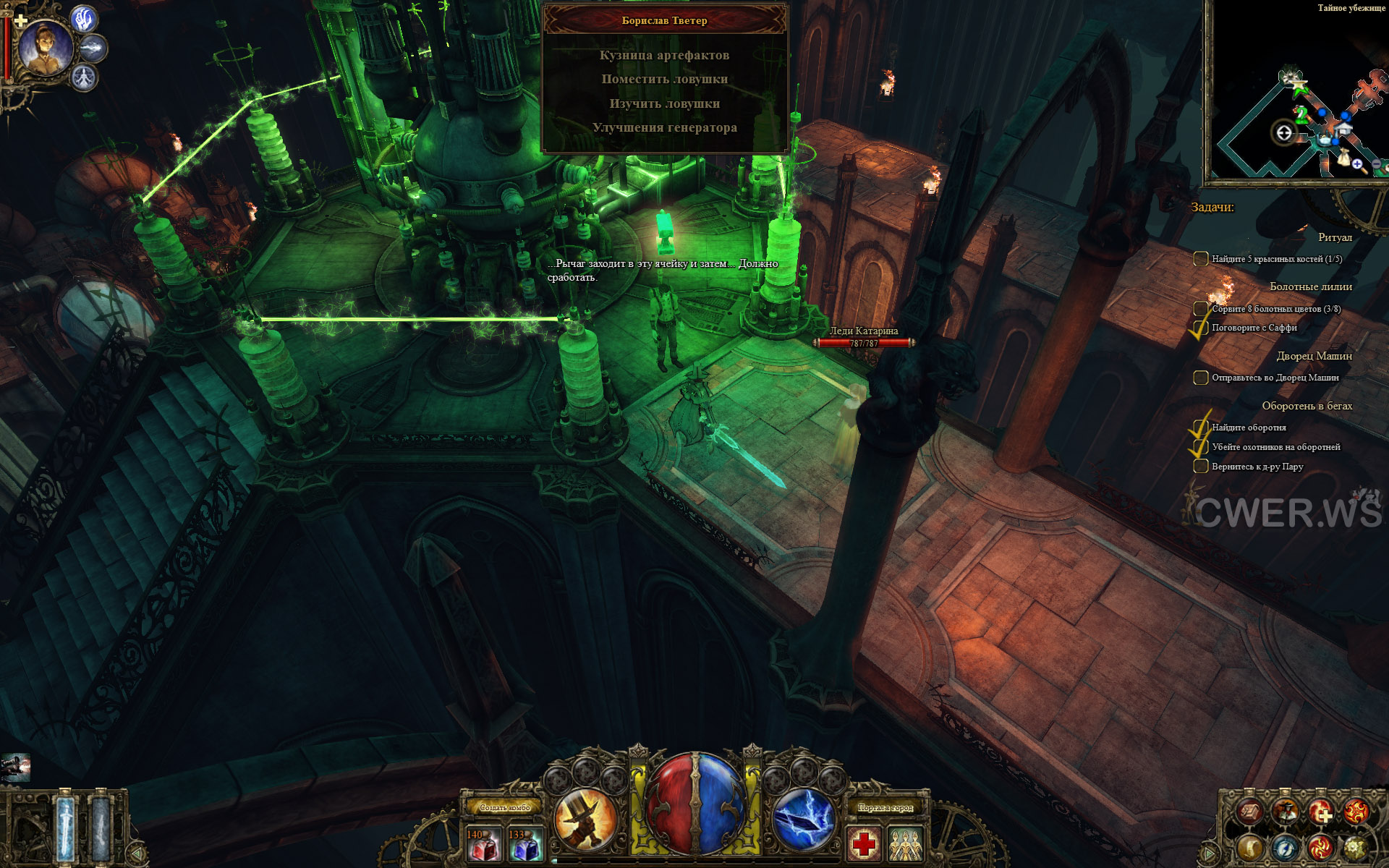
Task: Activate the hat-and-fist melee skill
Action: (x=586, y=820)
